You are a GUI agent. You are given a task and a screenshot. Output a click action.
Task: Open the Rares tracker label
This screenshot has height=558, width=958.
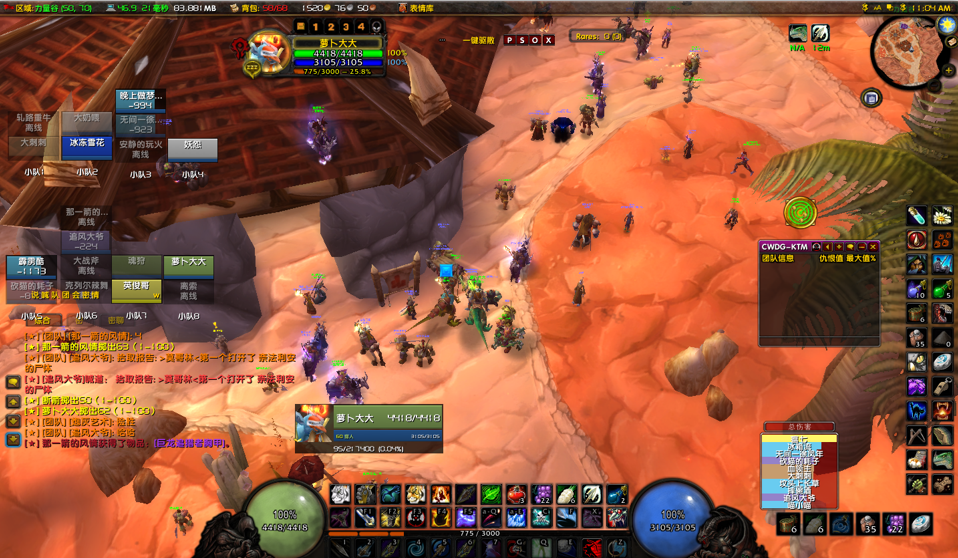(x=598, y=37)
